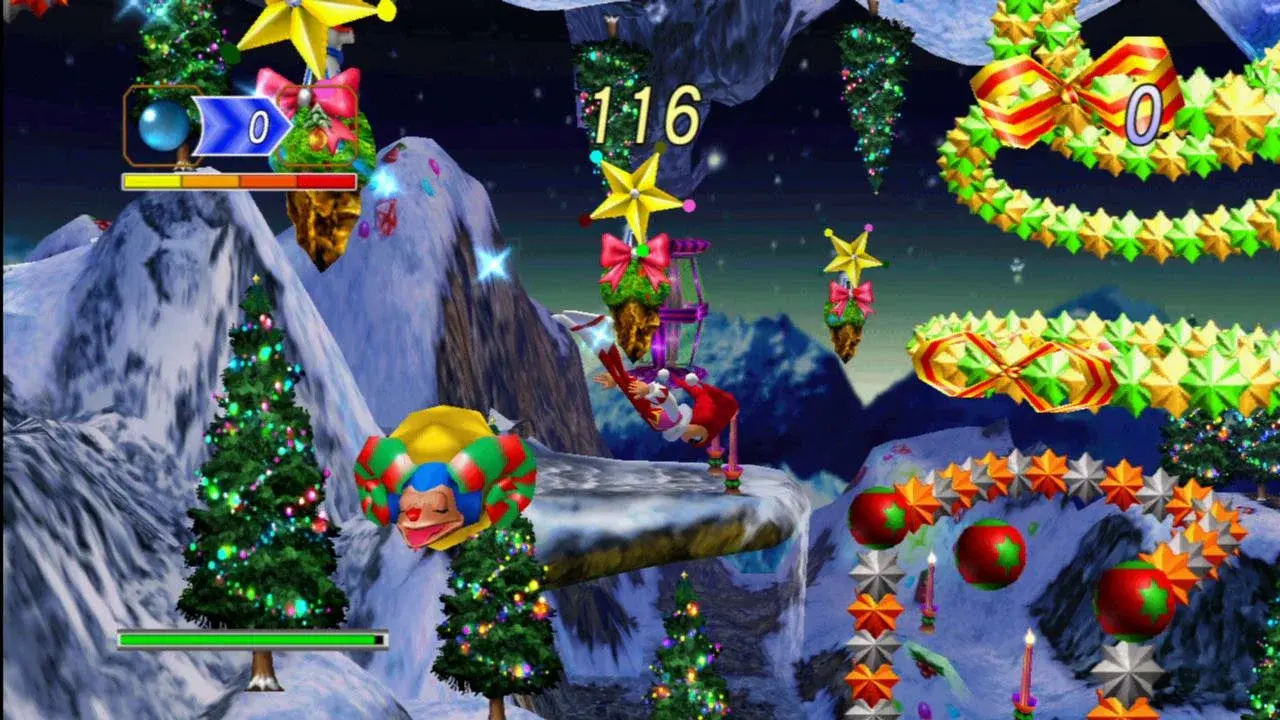Screen dimensions: 1280x720
Task: Click the flying NiGHTS character
Action: pos(670,400)
